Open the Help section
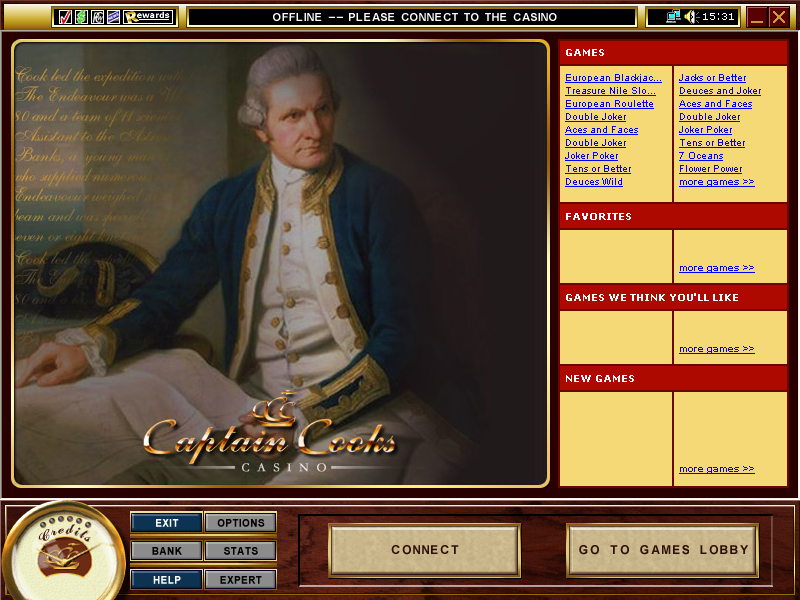 166,579
